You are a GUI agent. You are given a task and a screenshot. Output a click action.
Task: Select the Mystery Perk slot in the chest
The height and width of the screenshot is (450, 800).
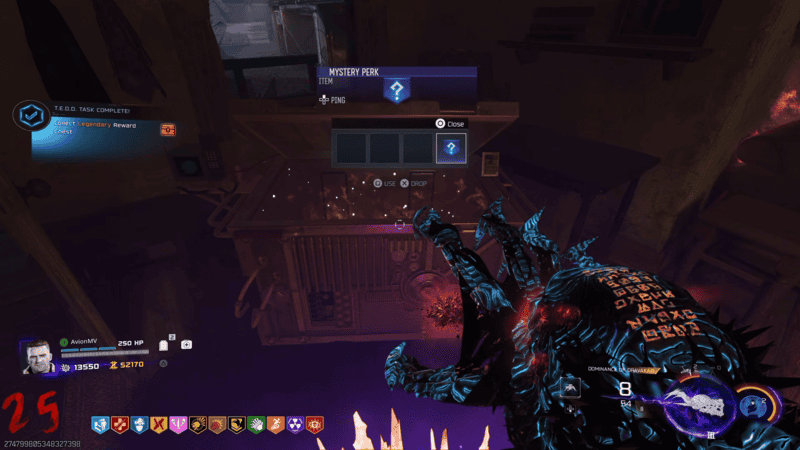(x=451, y=149)
